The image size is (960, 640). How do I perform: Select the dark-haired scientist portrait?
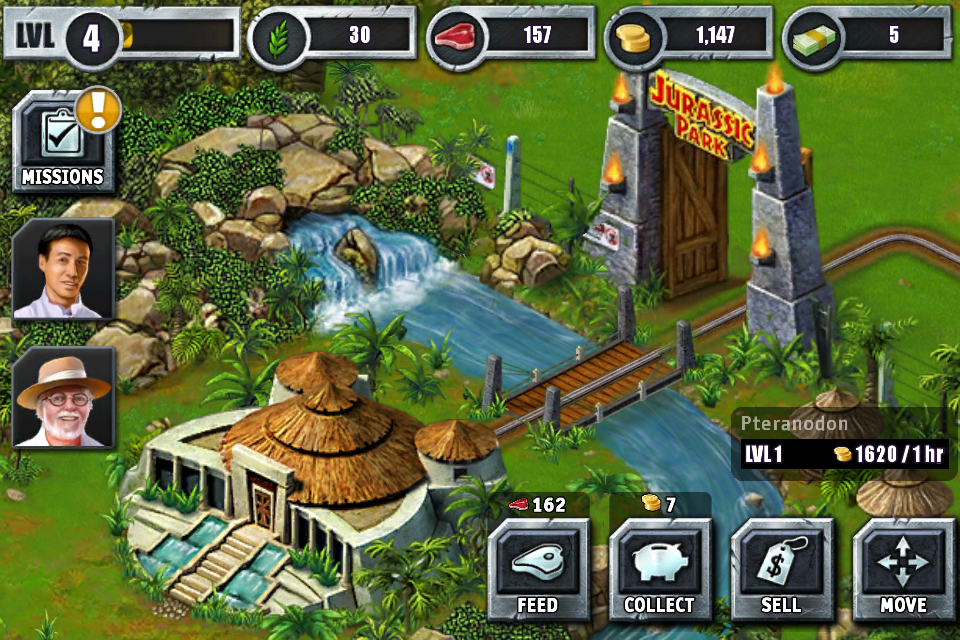click(x=64, y=268)
